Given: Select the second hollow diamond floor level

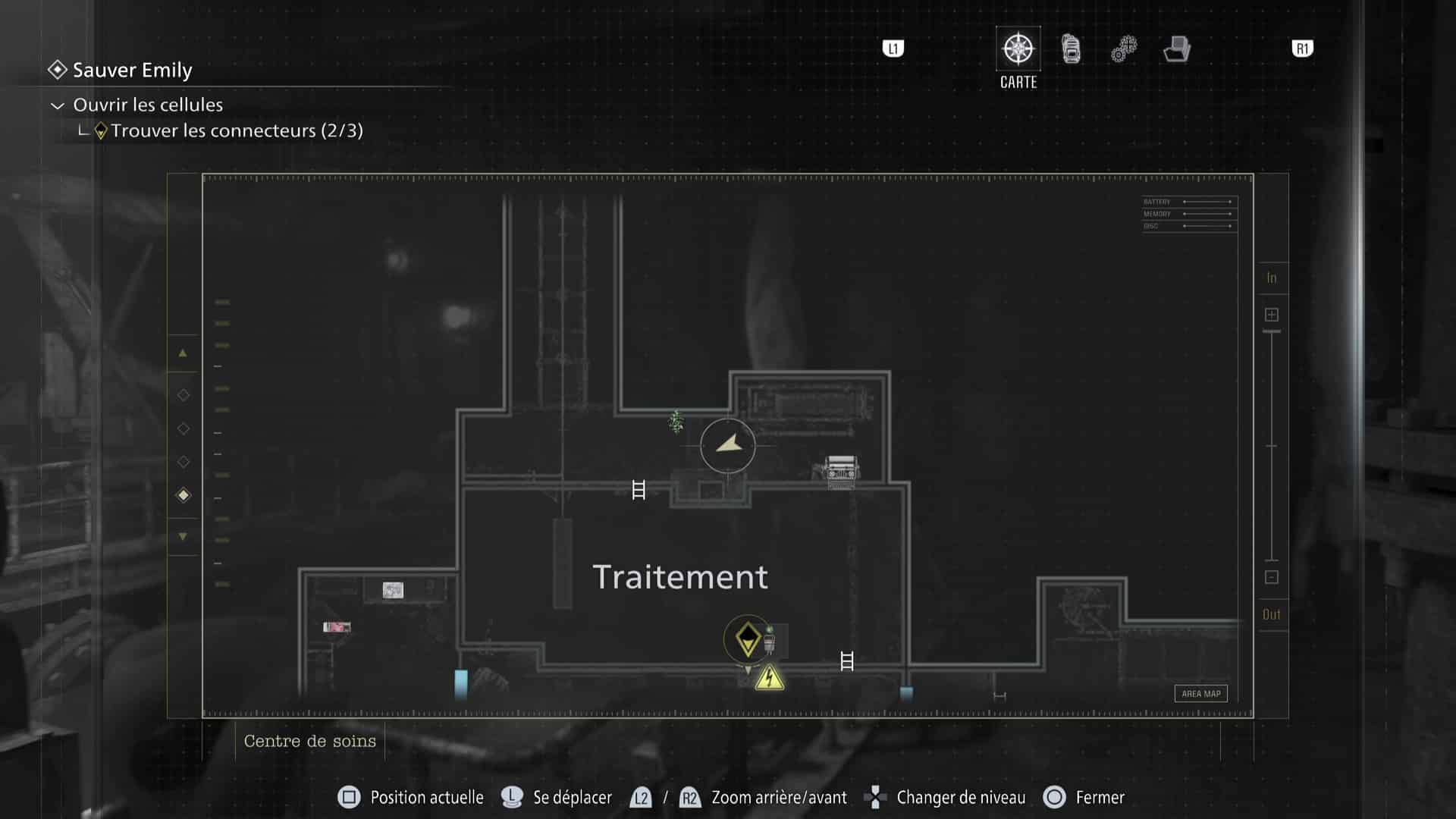Looking at the screenshot, I should [183, 428].
